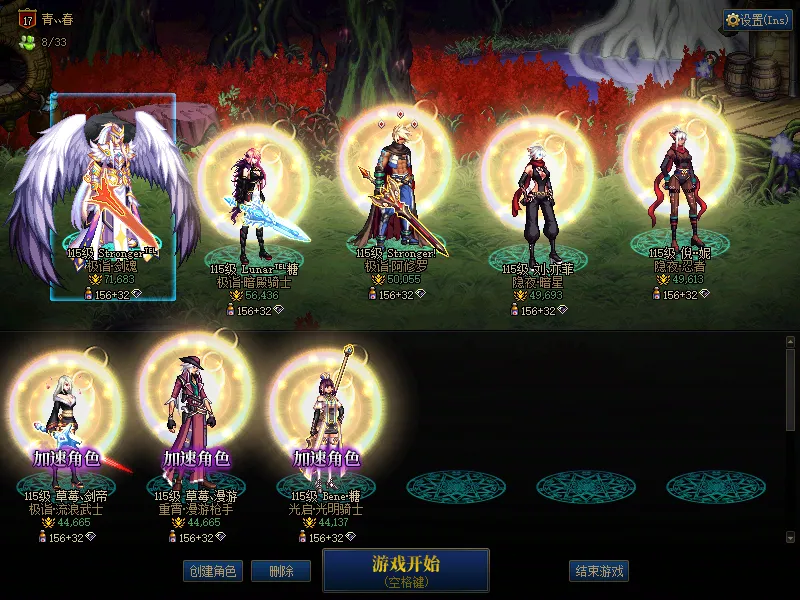
Task: Open the 设置 (Ins) settings button
Action: tap(757, 19)
